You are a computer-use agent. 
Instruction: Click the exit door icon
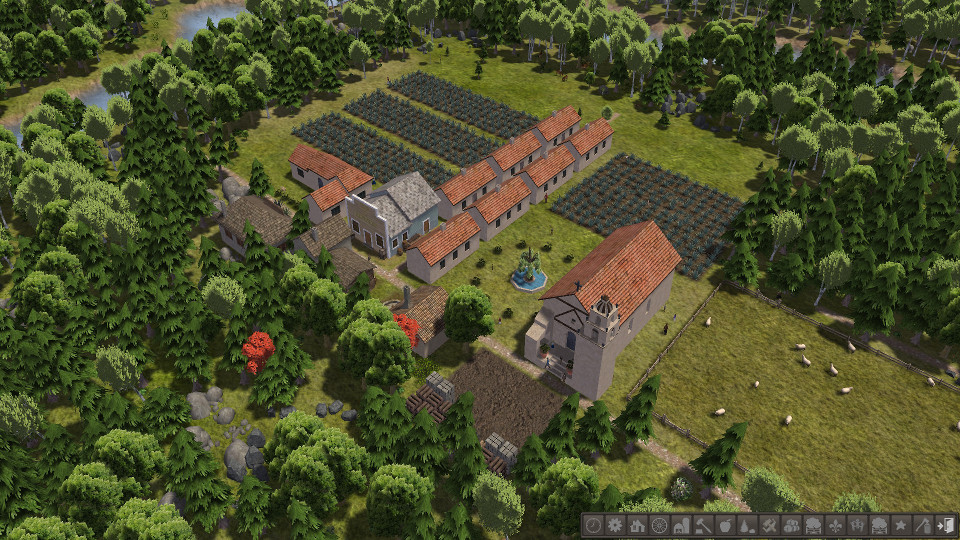click(945, 525)
